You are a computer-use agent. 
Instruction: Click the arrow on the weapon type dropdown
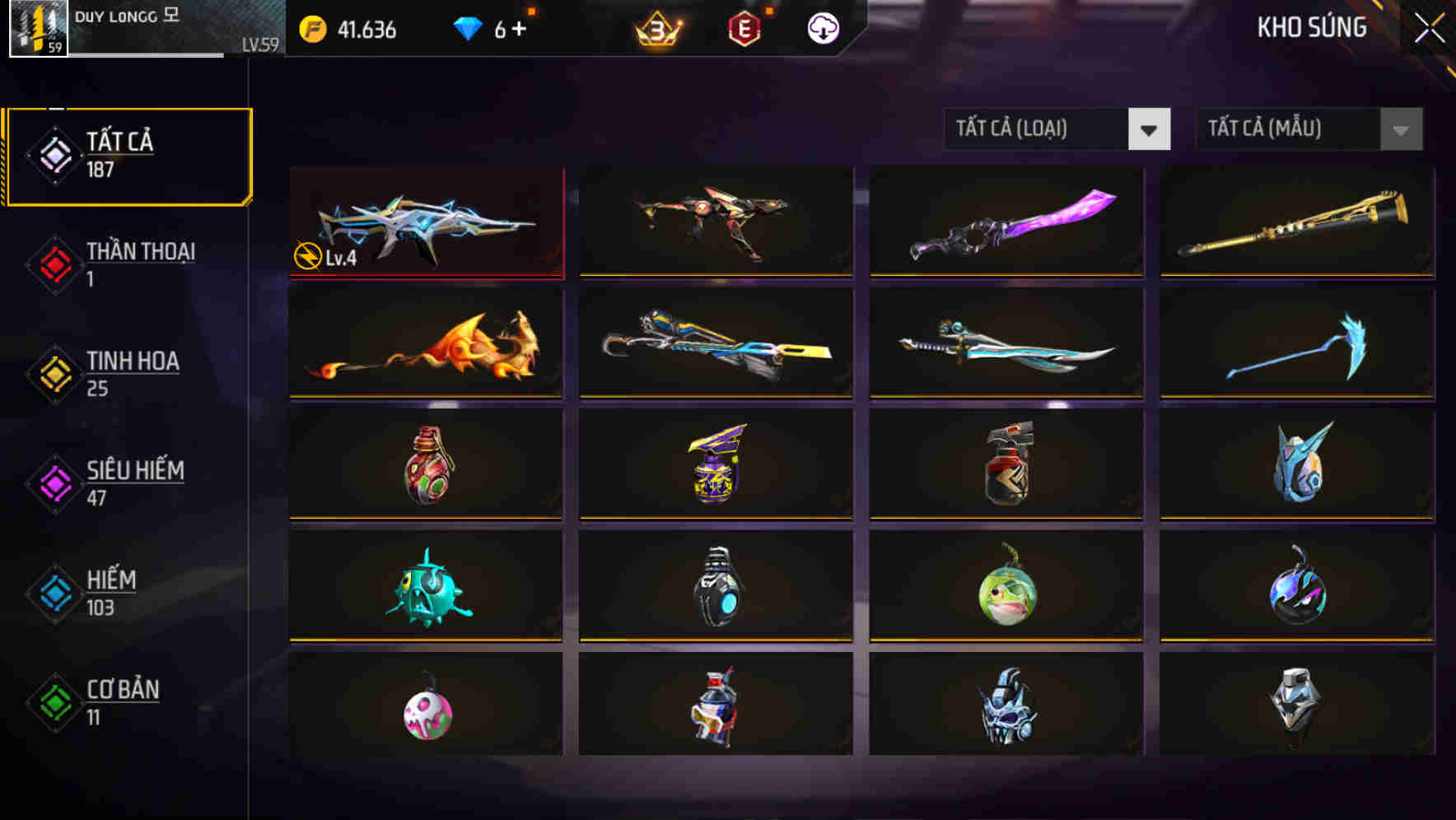click(1150, 129)
